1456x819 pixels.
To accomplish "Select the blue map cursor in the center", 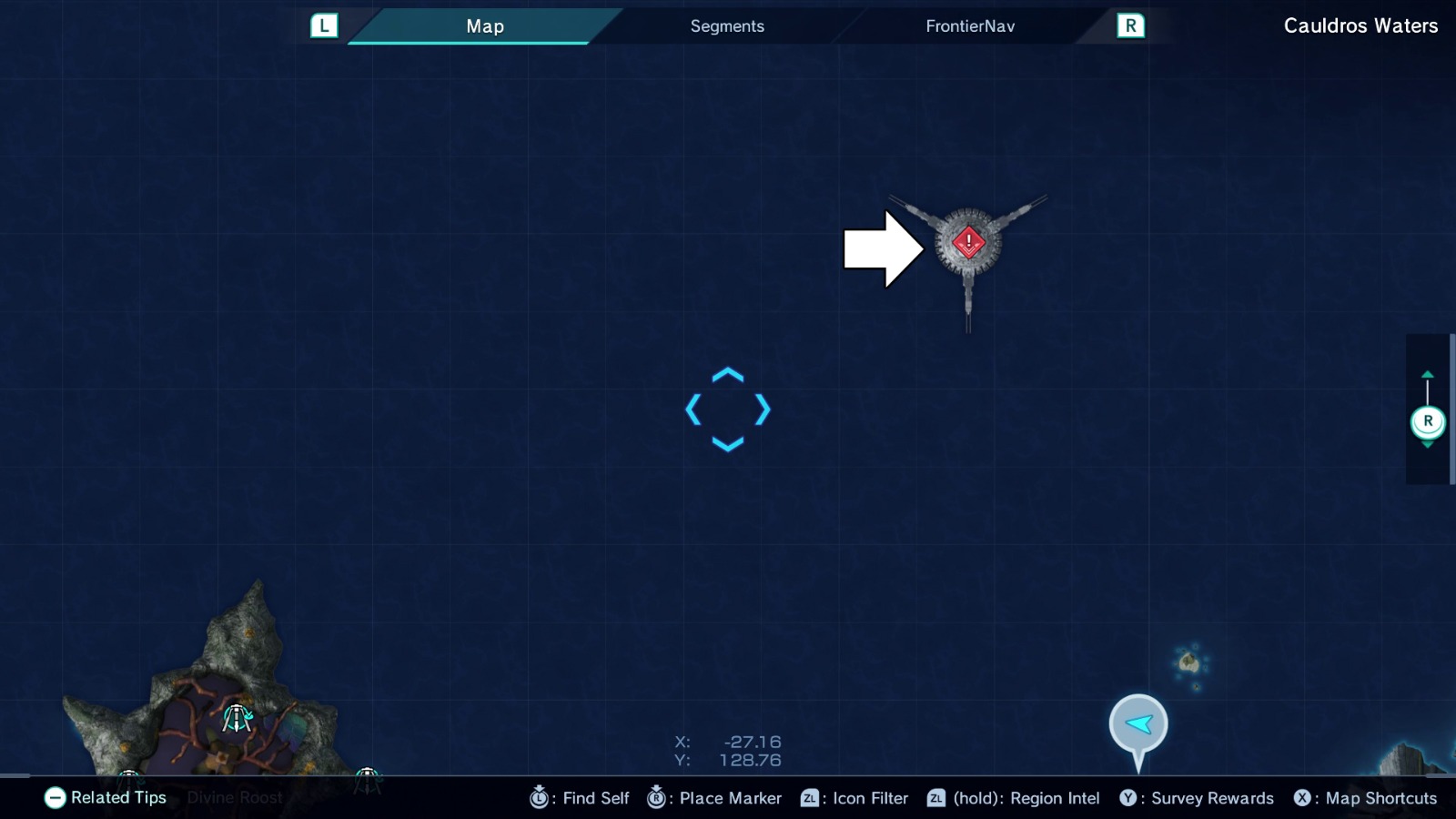I will point(726,410).
